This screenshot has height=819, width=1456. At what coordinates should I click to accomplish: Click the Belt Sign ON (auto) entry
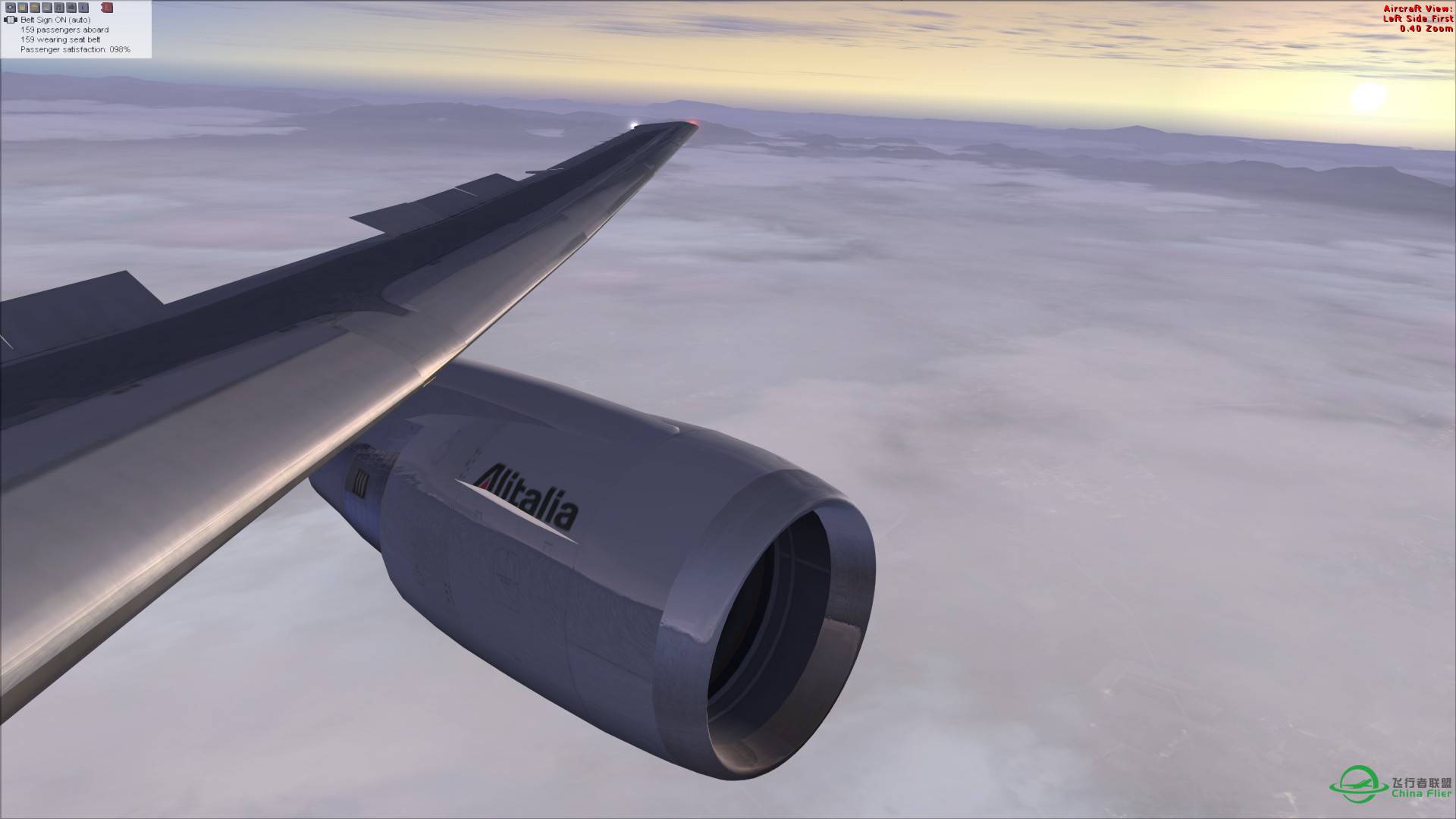click(55, 20)
